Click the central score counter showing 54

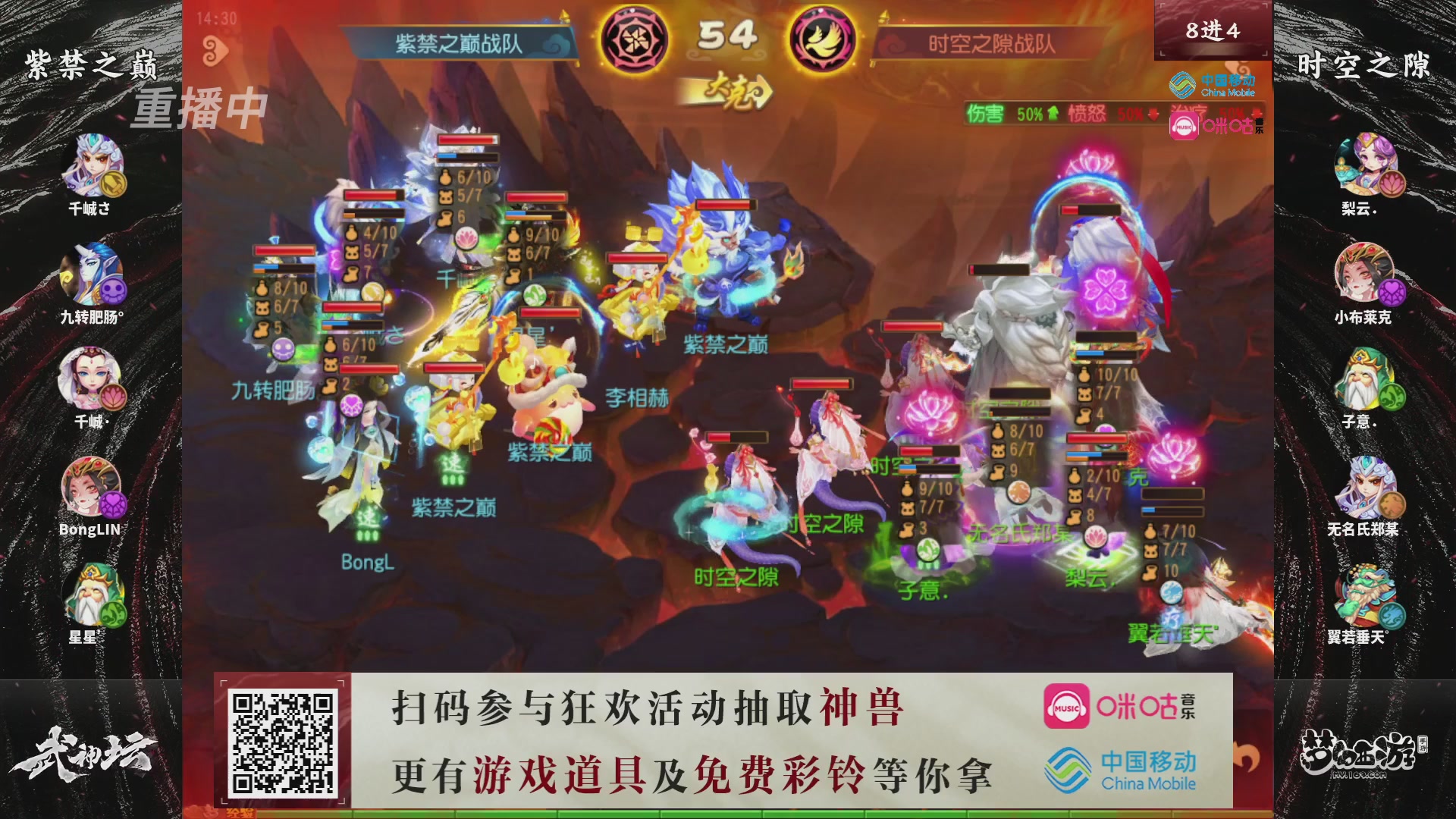point(730,33)
